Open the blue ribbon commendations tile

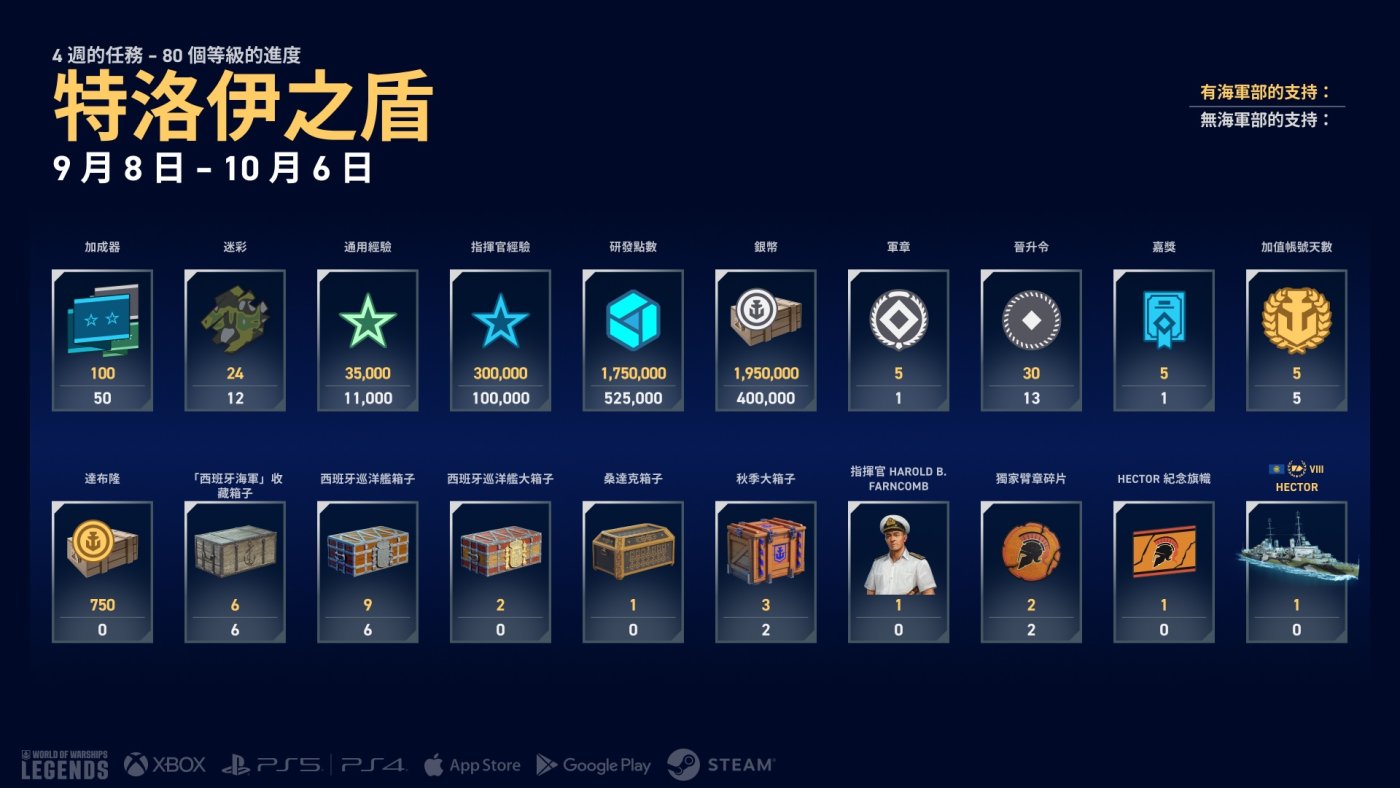(1163, 340)
